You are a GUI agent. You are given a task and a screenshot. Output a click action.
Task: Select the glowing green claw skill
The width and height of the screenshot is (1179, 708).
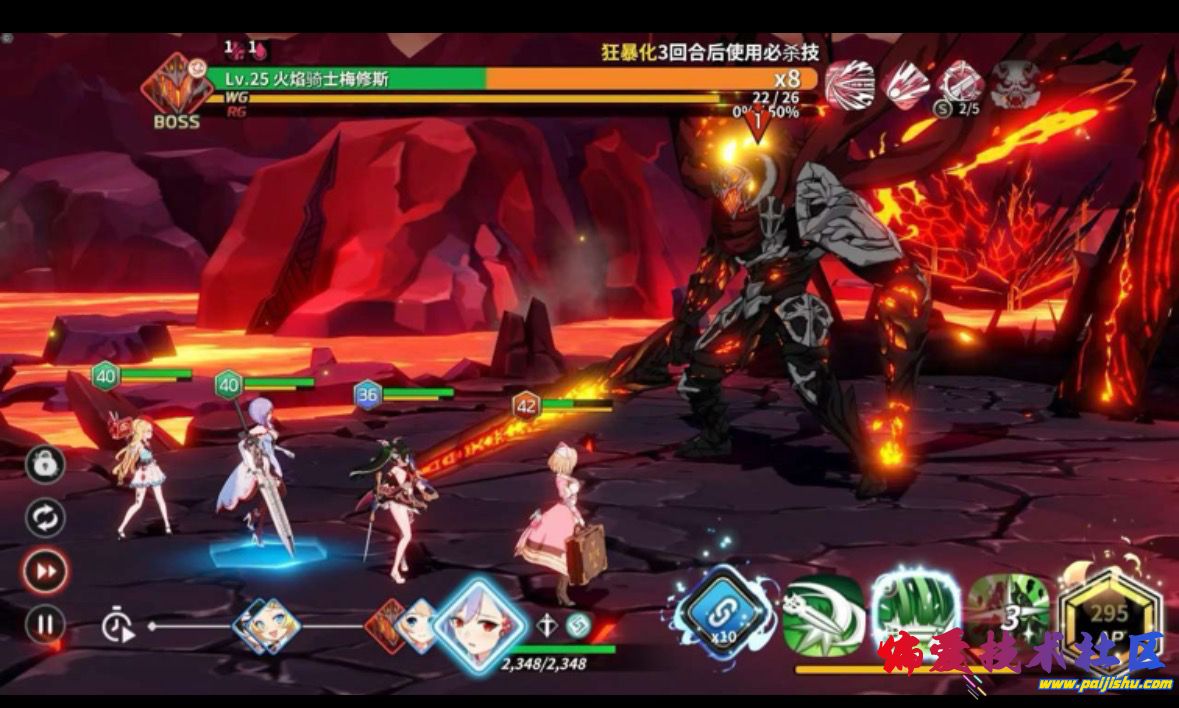910,612
